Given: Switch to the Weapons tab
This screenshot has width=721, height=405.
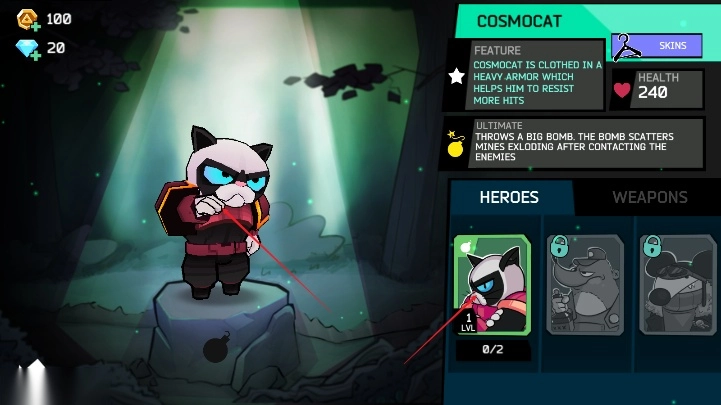Looking at the screenshot, I should point(649,197).
